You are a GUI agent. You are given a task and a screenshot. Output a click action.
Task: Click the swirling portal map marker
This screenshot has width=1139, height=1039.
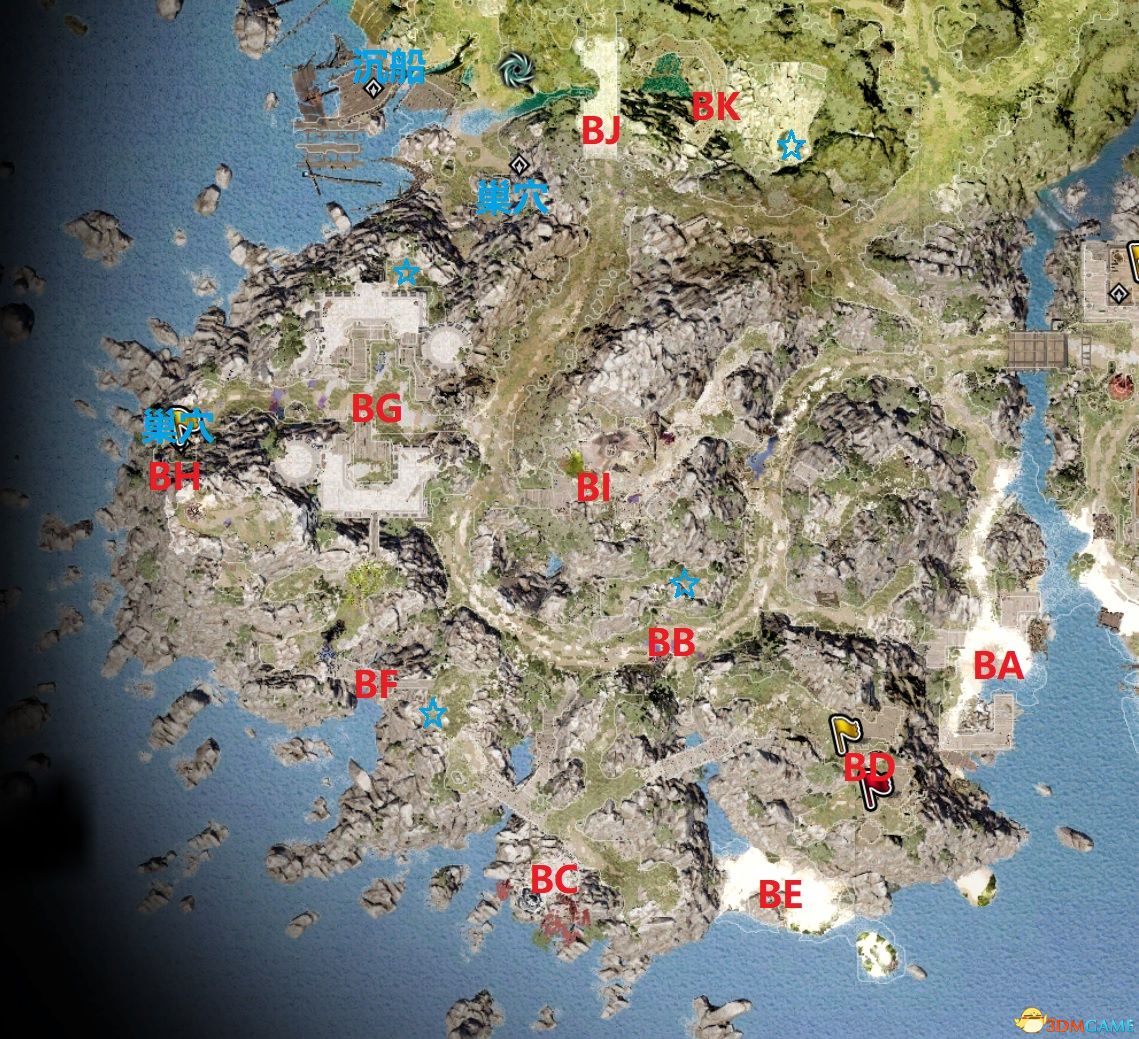click(x=517, y=70)
